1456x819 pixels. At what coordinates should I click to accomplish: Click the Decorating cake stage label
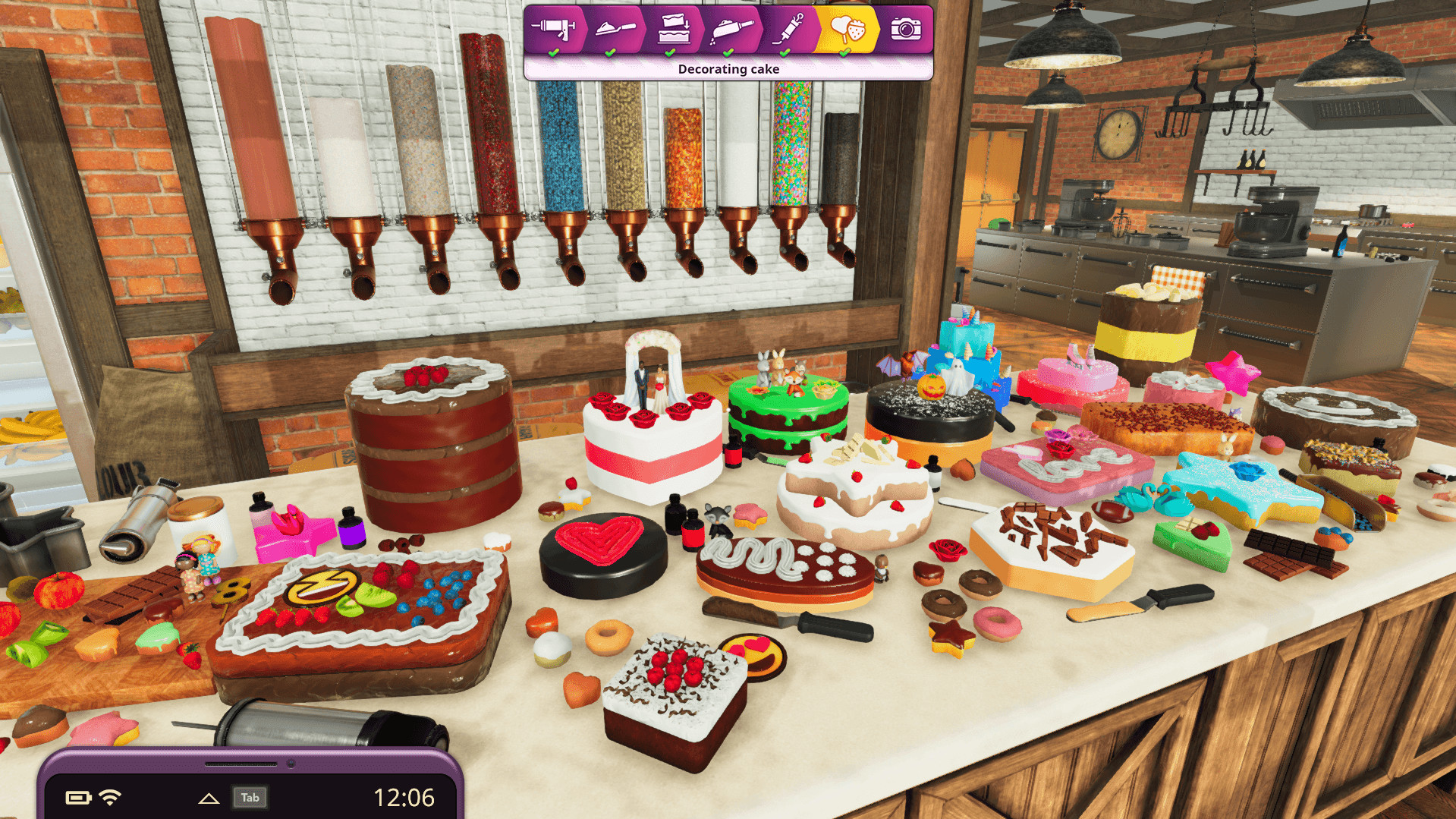click(x=728, y=68)
